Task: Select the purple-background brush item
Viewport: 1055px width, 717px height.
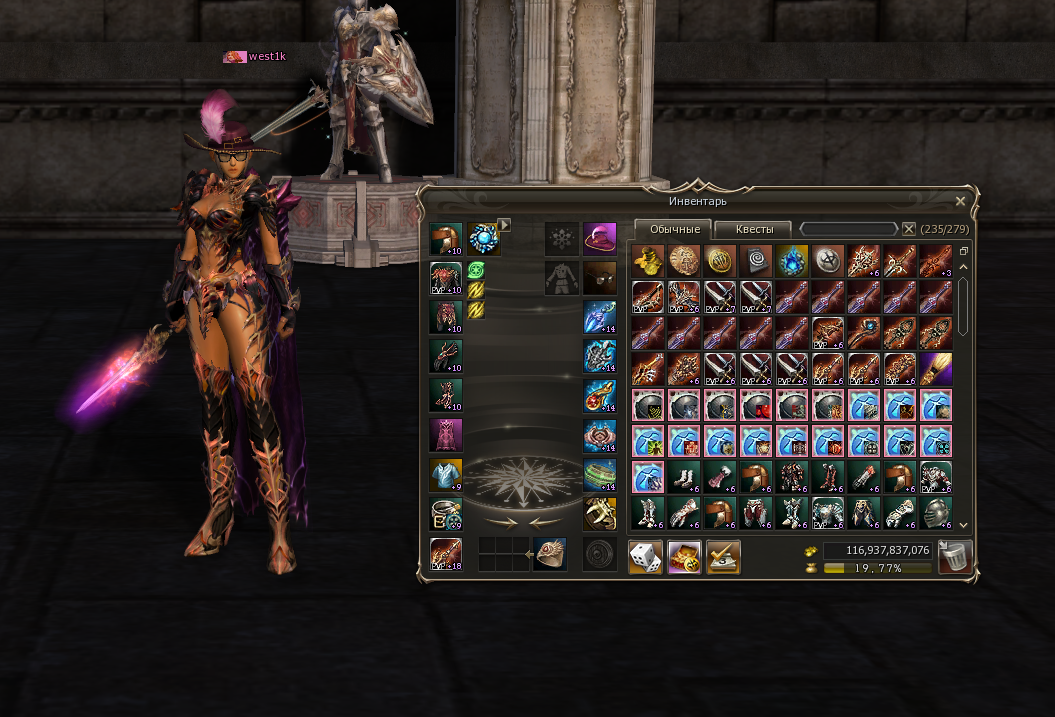Action: tap(936, 369)
